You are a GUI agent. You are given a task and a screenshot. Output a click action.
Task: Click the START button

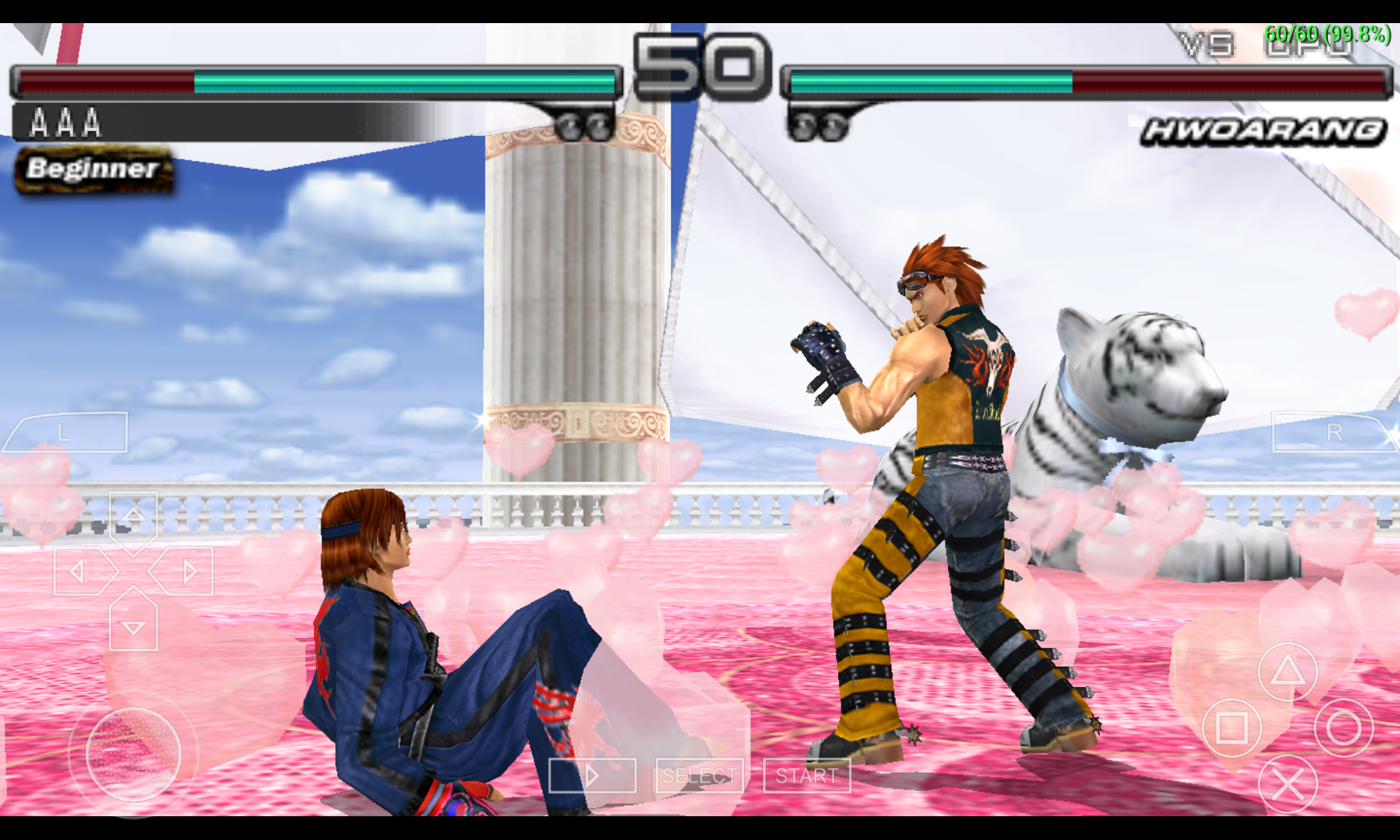pos(806,776)
